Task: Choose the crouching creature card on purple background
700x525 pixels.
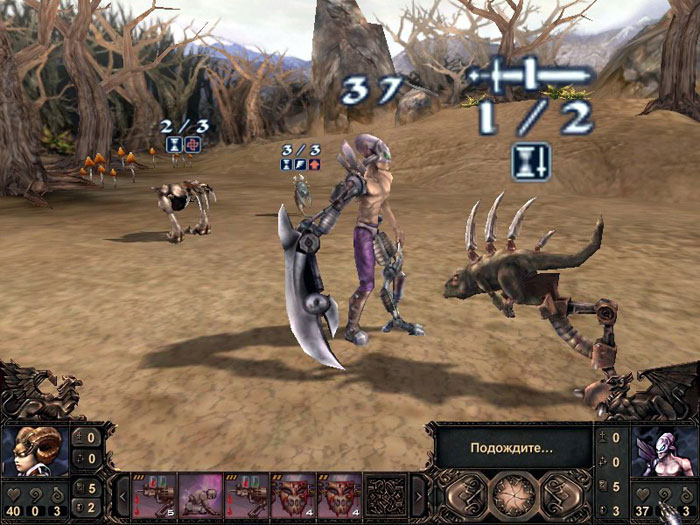Action: tap(200, 494)
